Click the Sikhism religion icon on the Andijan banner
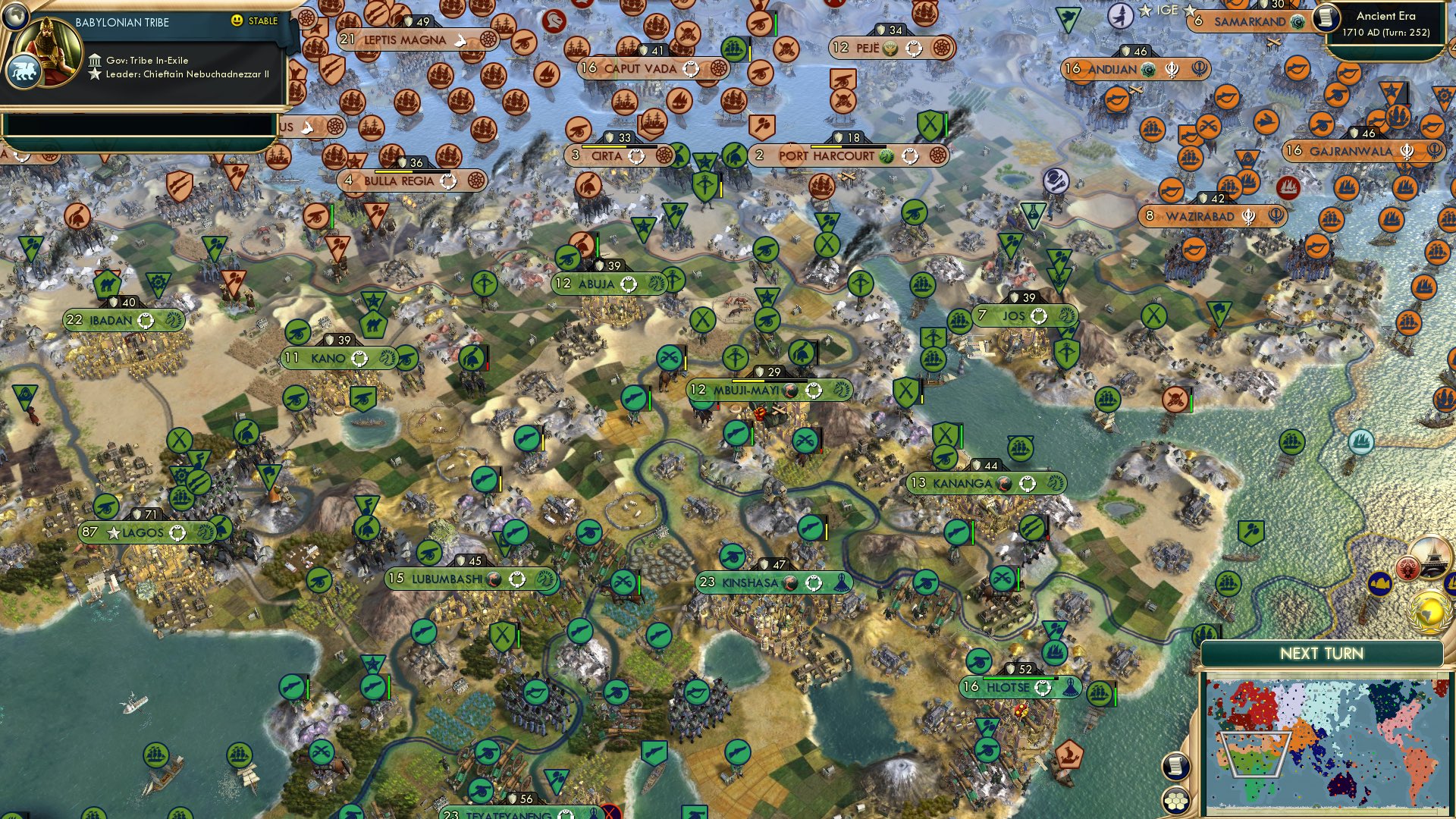Image resolution: width=1456 pixels, height=819 pixels. (1172, 71)
